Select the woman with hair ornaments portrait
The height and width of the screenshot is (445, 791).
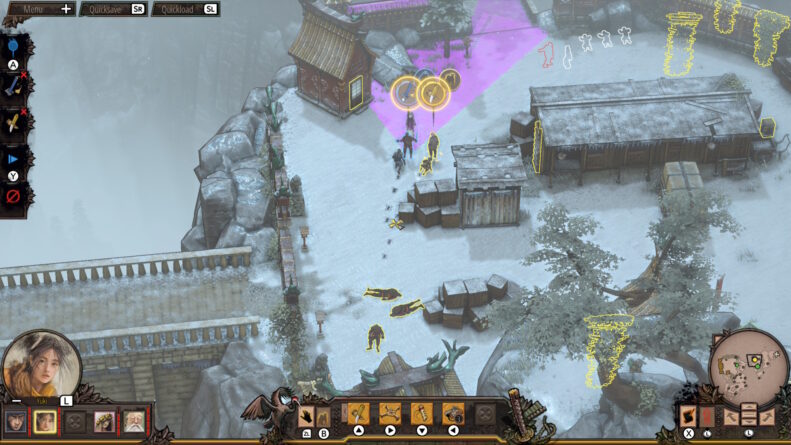click(103, 422)
